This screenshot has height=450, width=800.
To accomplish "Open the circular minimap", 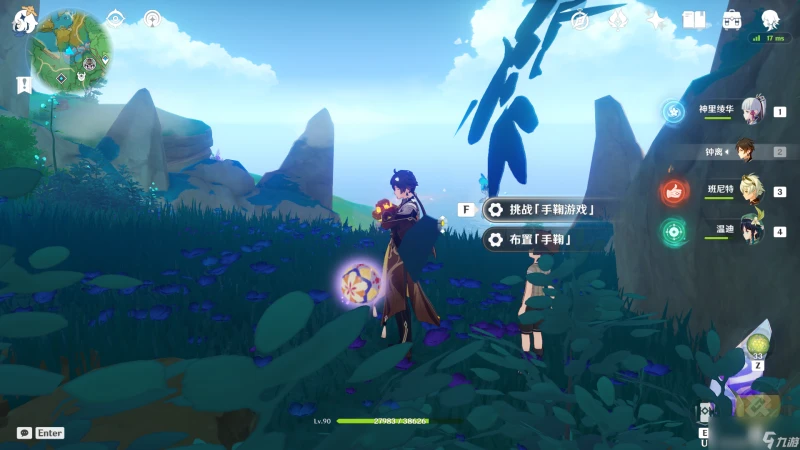I will click(70, 50).
